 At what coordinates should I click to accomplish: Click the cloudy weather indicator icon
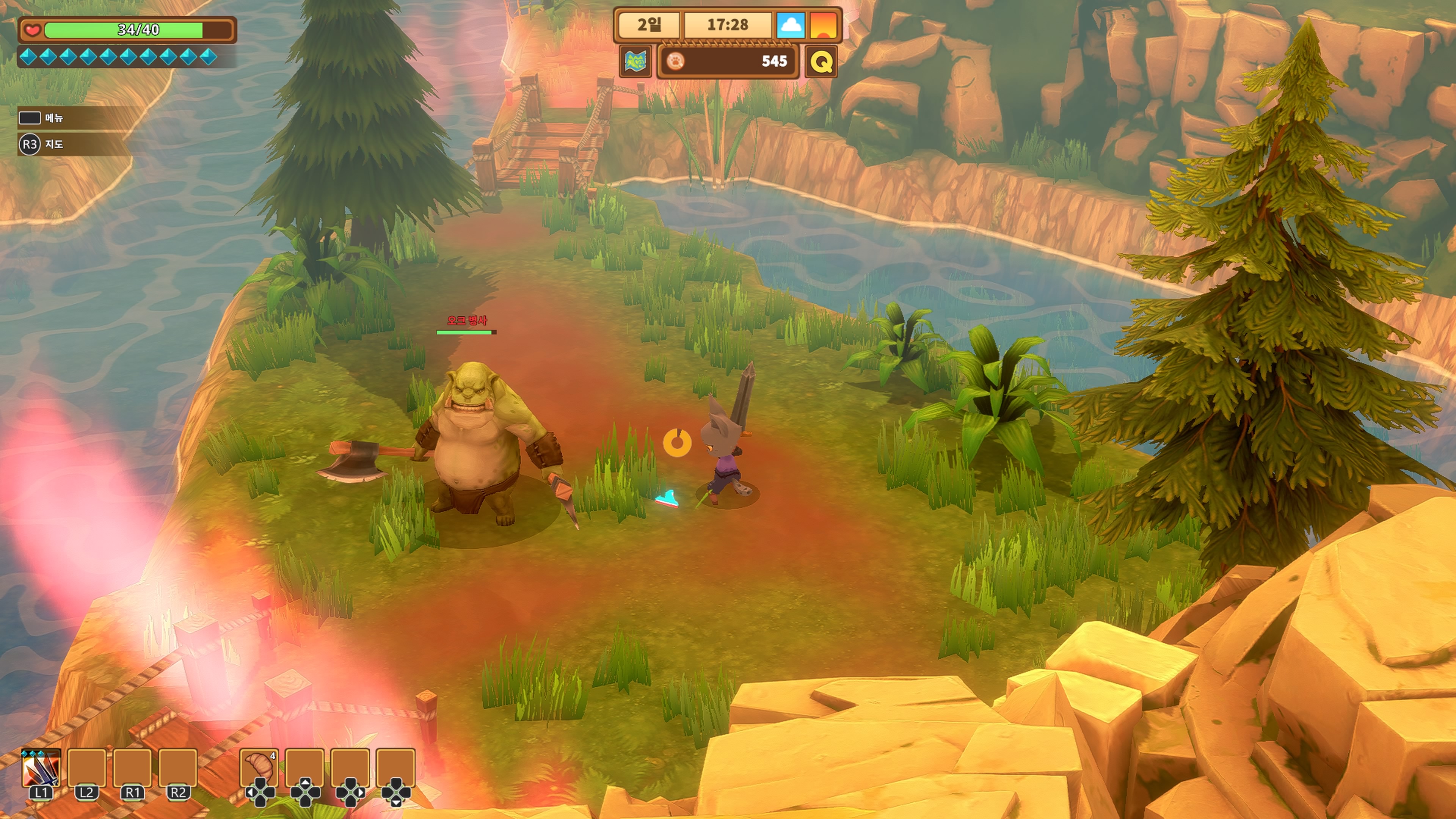point(790,25)
